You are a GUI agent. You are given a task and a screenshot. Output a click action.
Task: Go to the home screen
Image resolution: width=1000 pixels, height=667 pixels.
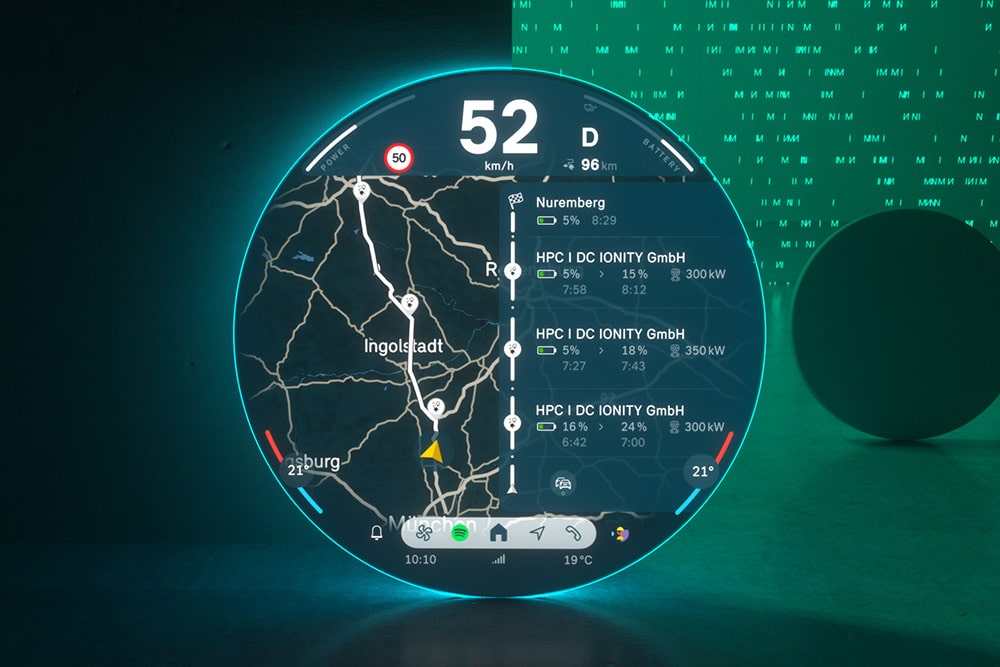point(498,533)
